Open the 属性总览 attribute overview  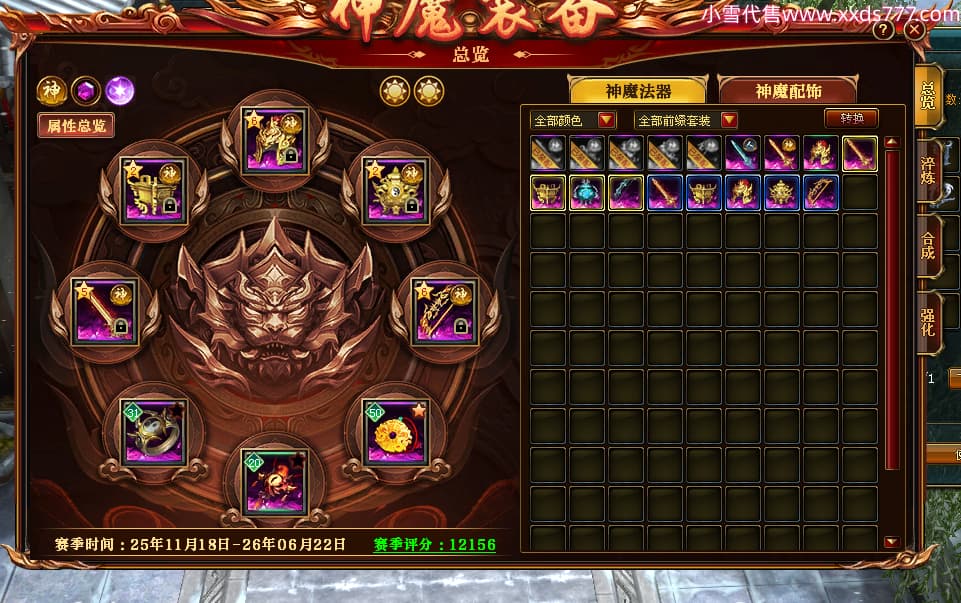pyautogui.click(x=75, y=125)
